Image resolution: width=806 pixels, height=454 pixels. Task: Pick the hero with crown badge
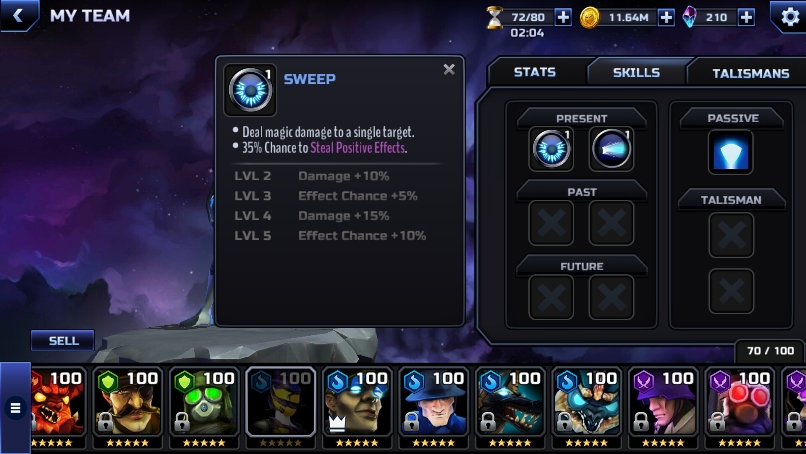tap(357, 404)
